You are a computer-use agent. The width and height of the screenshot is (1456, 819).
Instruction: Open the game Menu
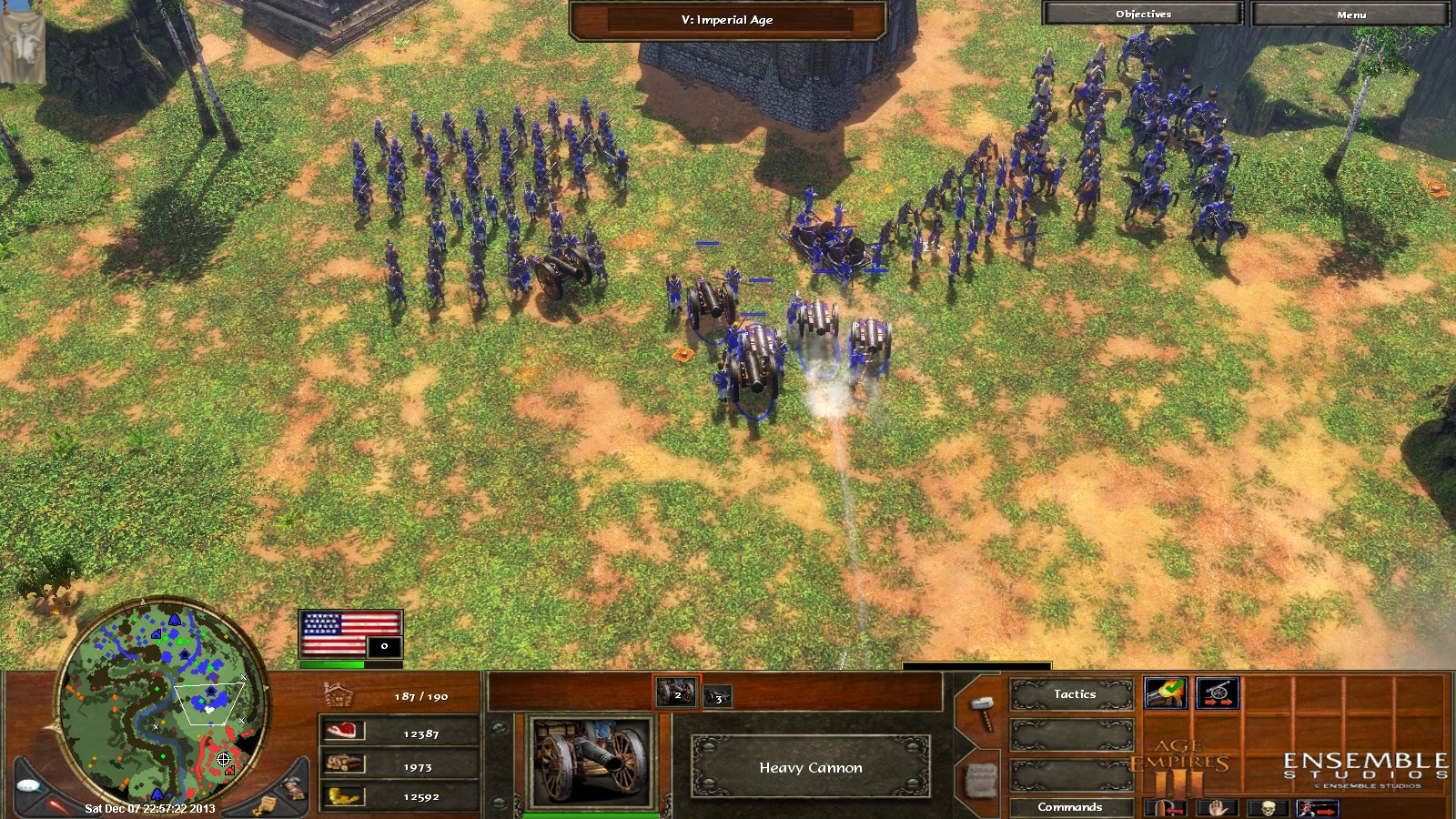point(1351,14)
